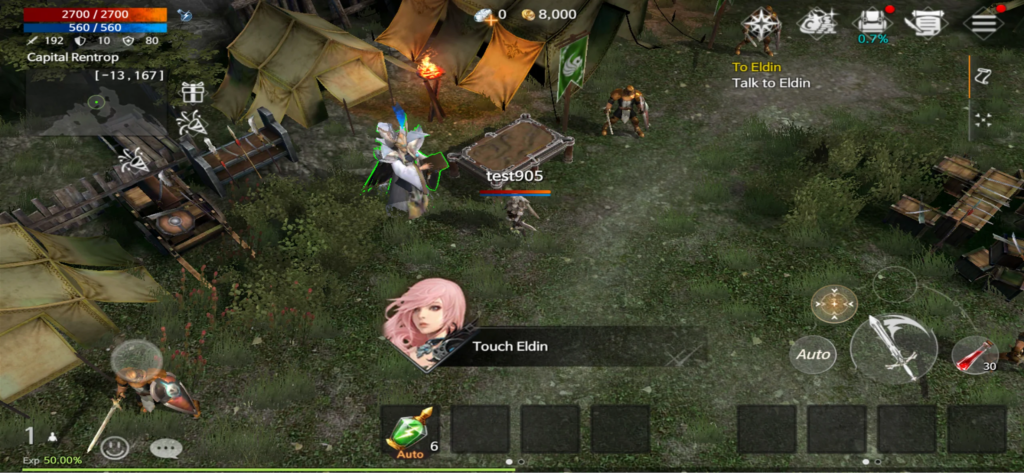Open the inventory bag icon
The image size is (1024, 473).
click(872, 23)
